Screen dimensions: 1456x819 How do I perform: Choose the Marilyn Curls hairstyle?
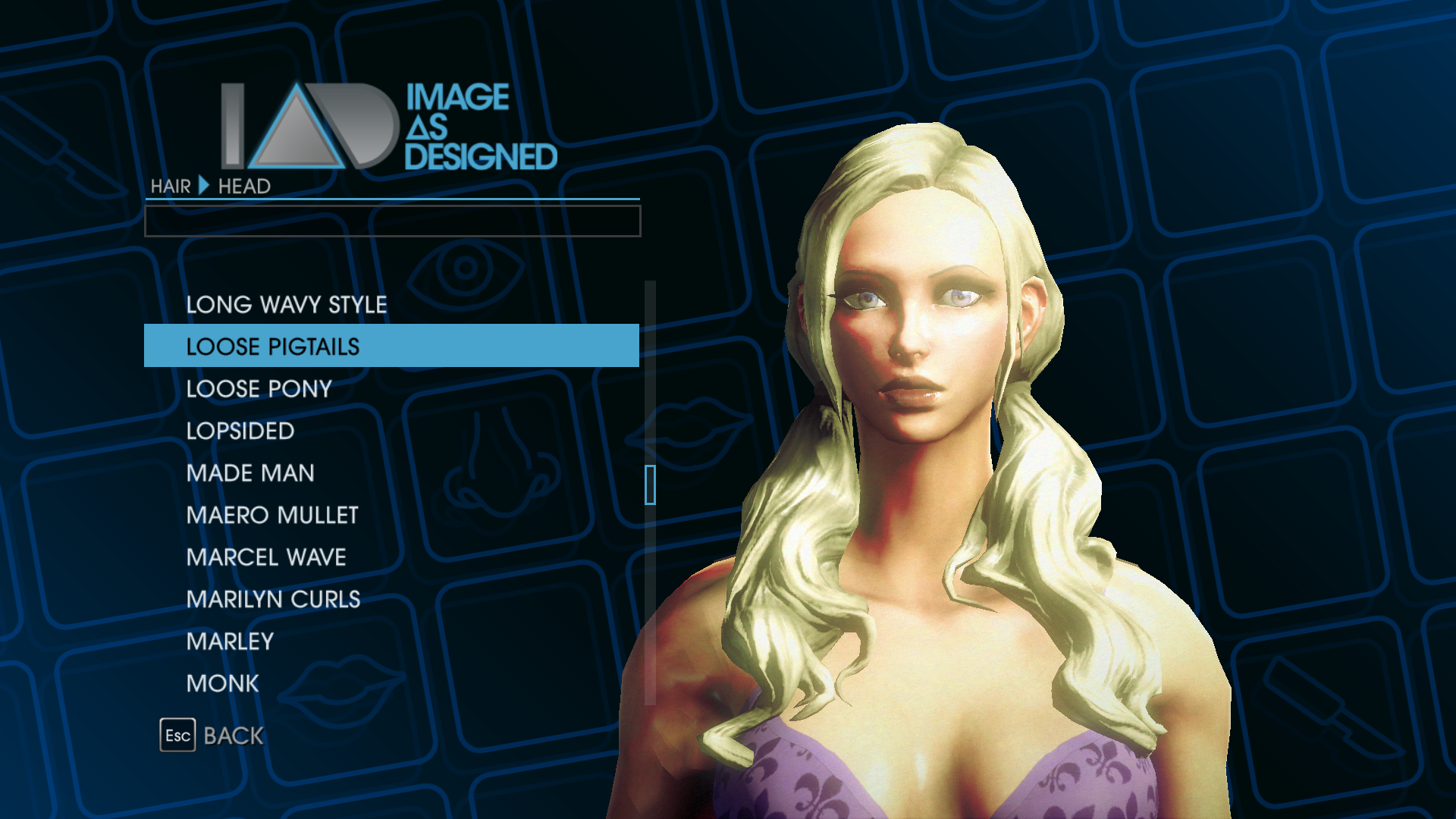273,599
